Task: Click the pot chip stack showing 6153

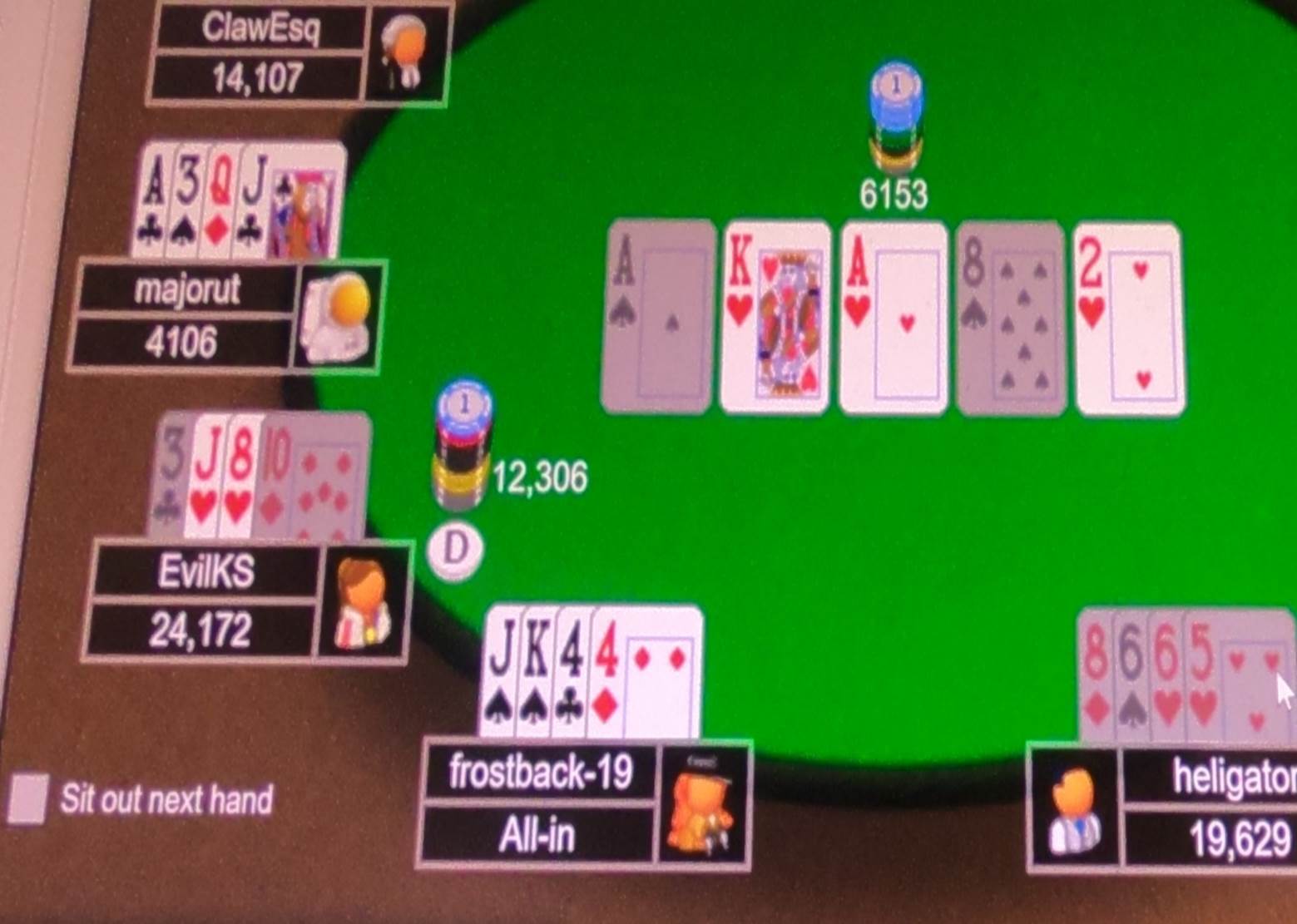Action: coord(894,112)
